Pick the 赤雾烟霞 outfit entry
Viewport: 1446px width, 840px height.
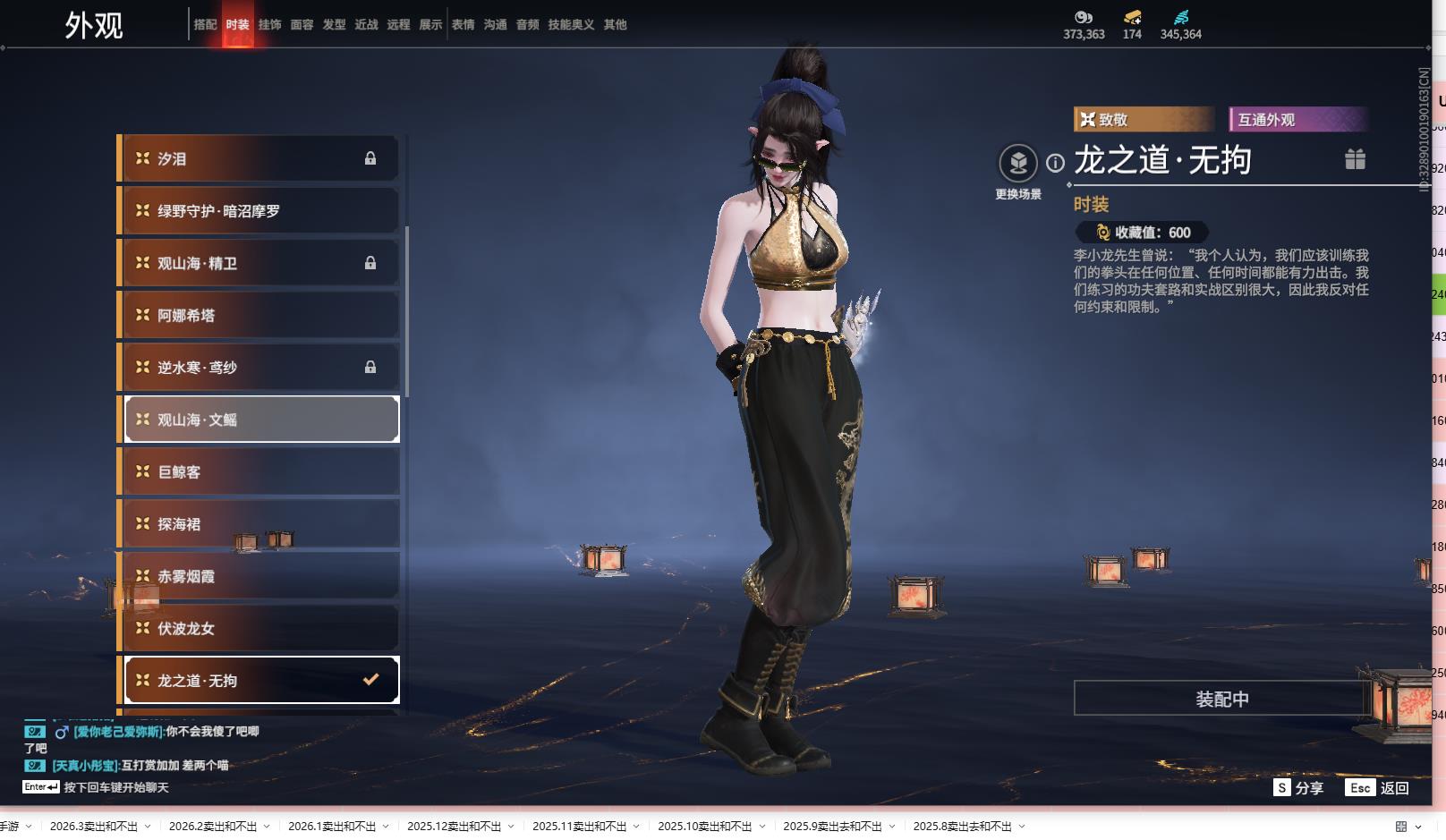pyautogui.click(x=259, y=577)
